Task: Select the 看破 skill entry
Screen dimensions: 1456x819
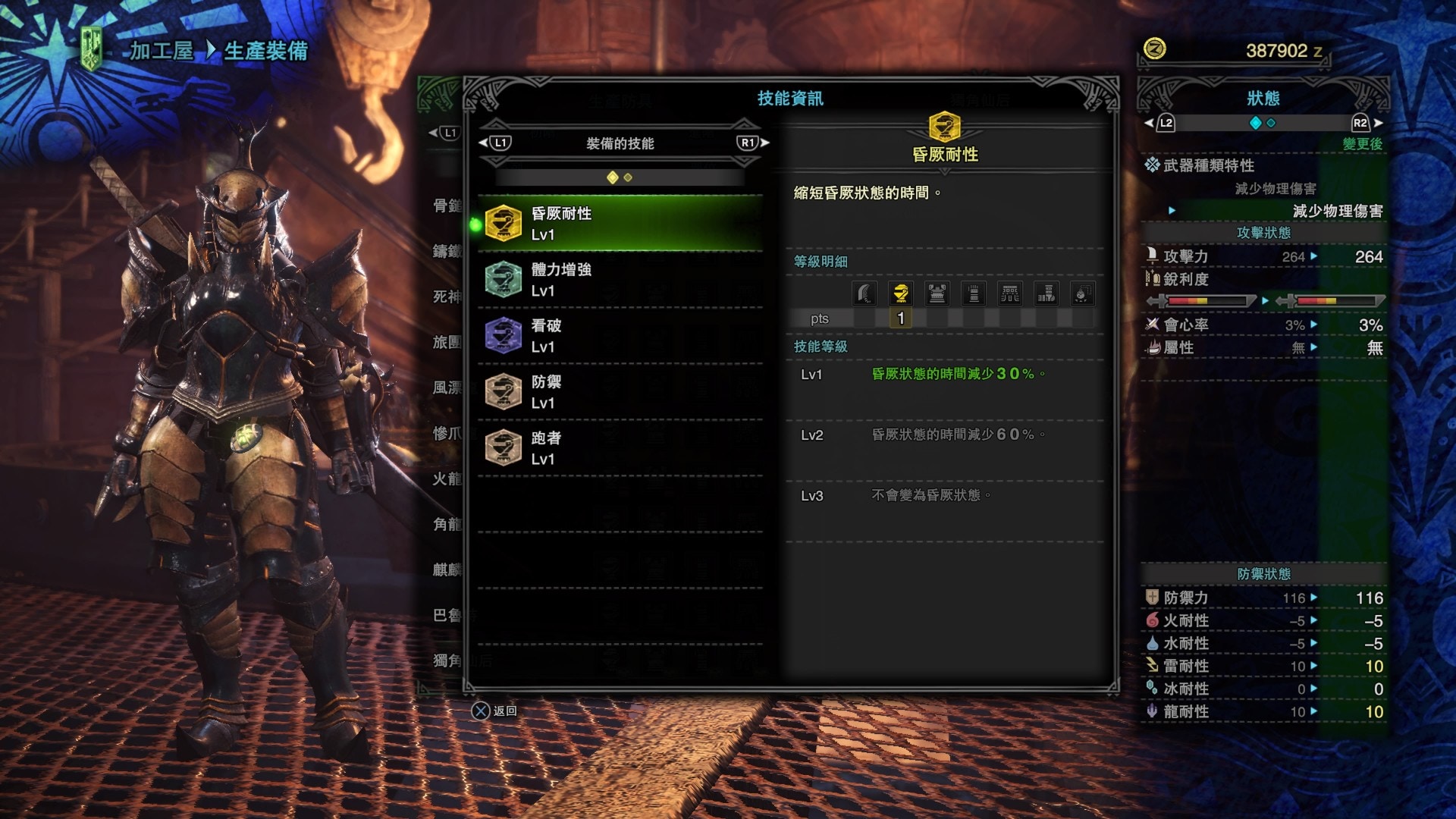Action: point(620,336)
